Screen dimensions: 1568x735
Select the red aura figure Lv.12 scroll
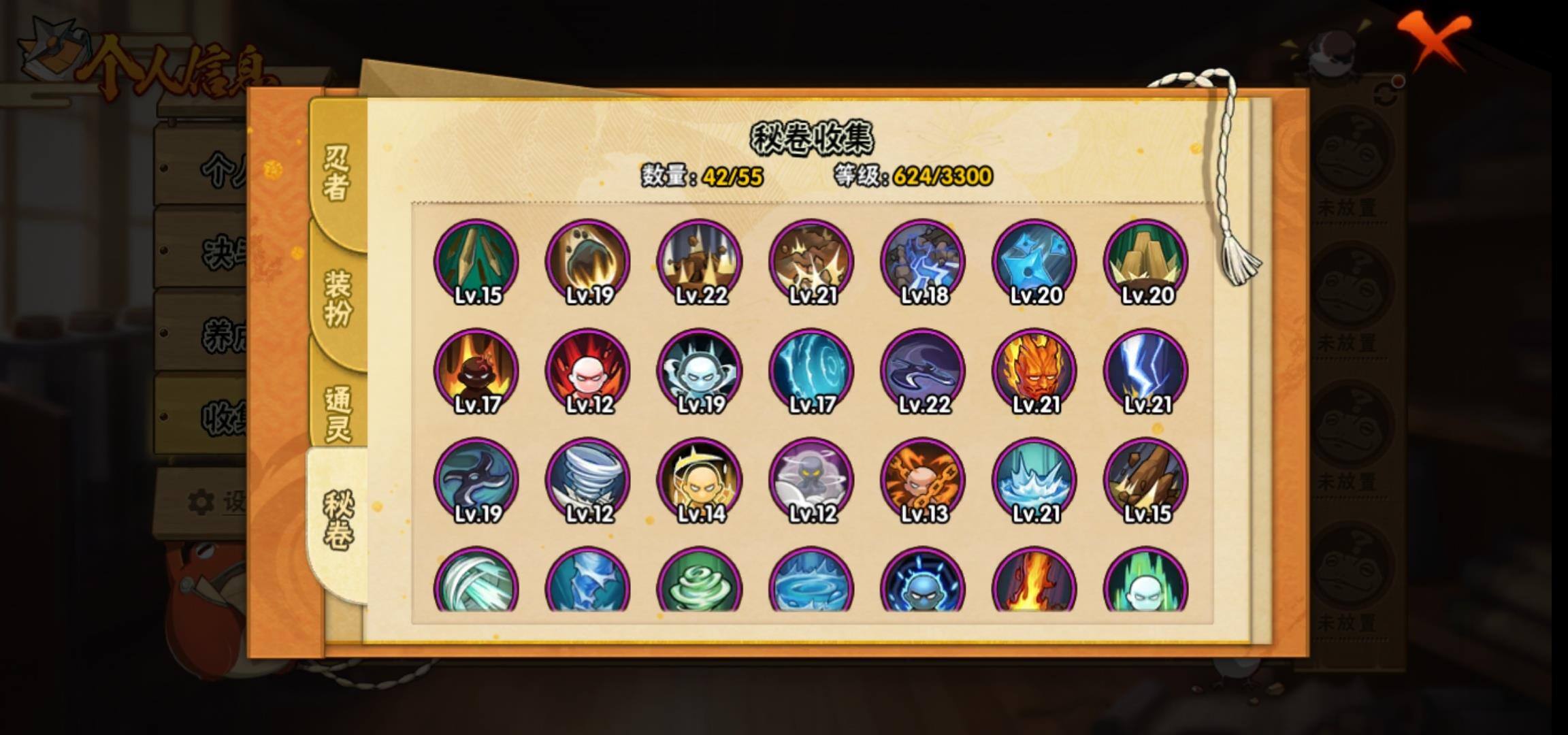tap(588, 372)
